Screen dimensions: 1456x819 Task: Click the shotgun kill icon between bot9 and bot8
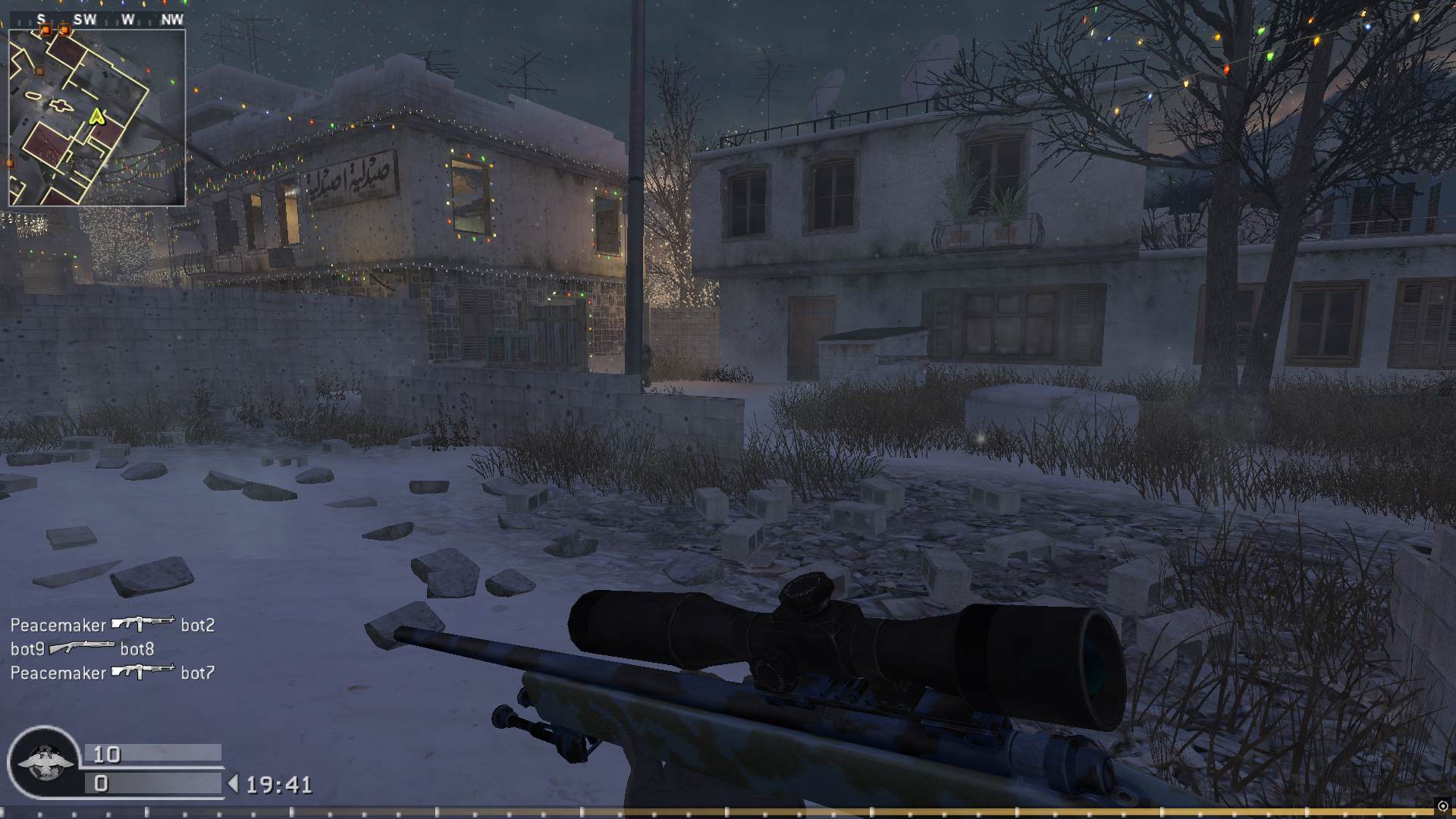[x=82, y=648]
